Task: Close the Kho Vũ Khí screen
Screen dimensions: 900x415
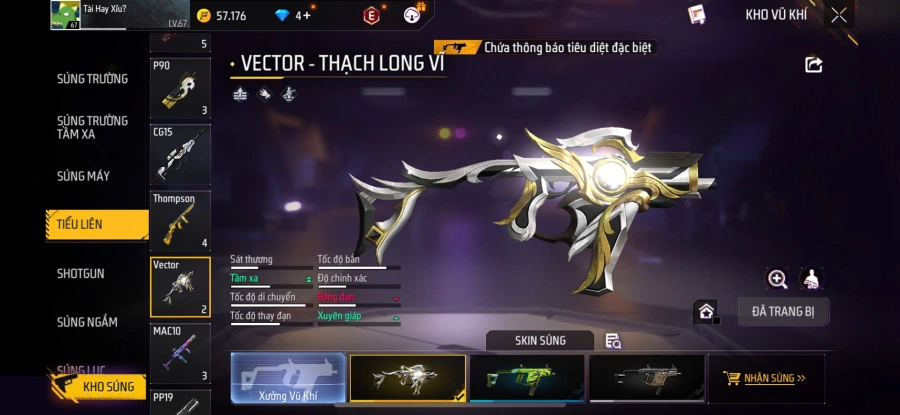Action: (x=839, y=15)
